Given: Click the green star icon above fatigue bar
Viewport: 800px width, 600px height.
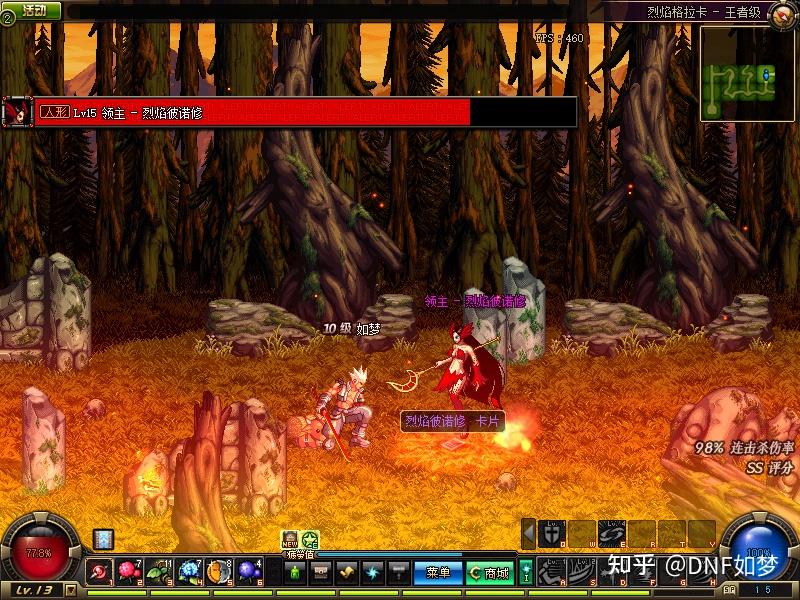Looking at the screenshot, I should coord(310,540).
